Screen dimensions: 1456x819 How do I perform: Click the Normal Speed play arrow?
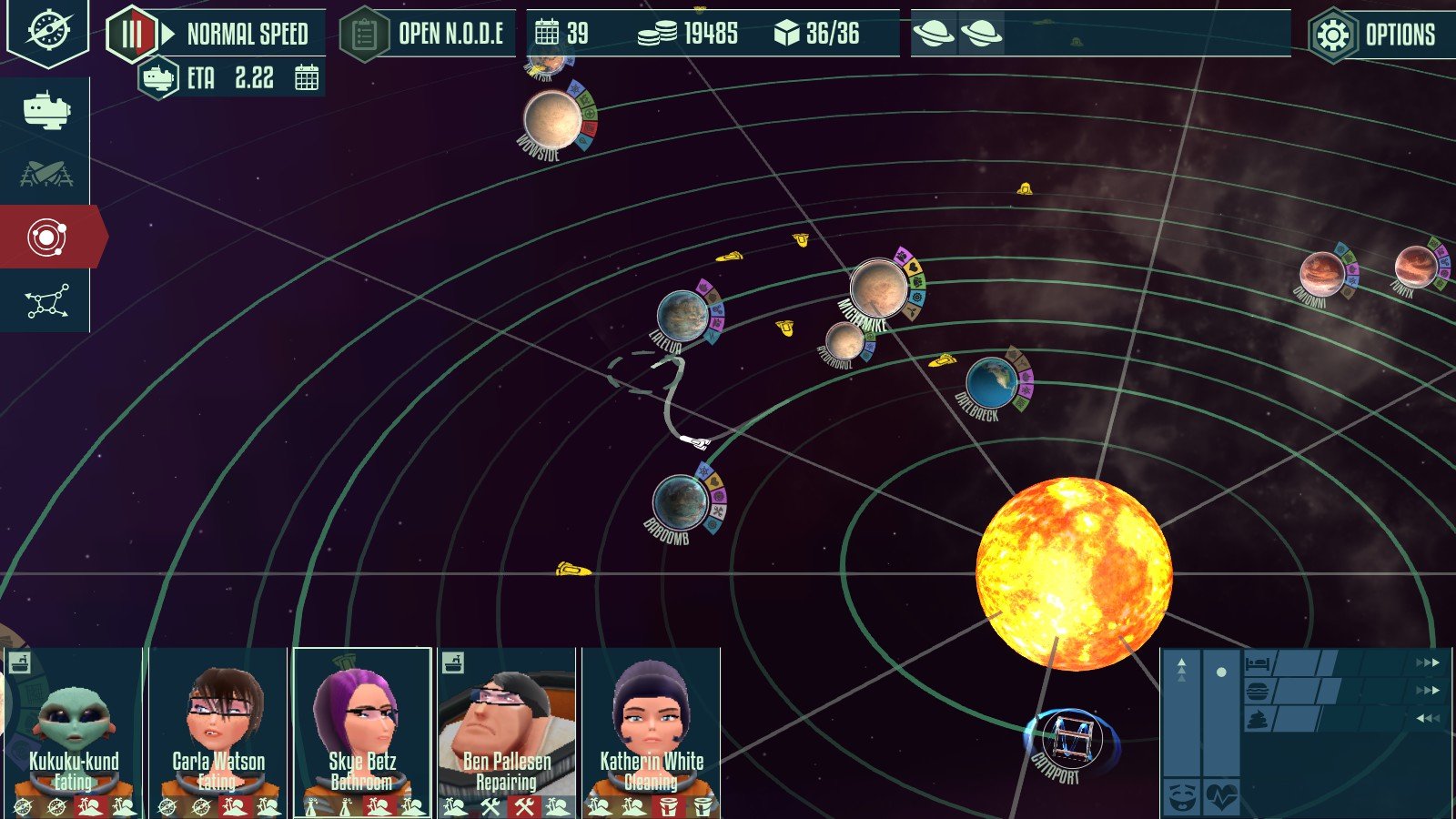tap(168, 35)
